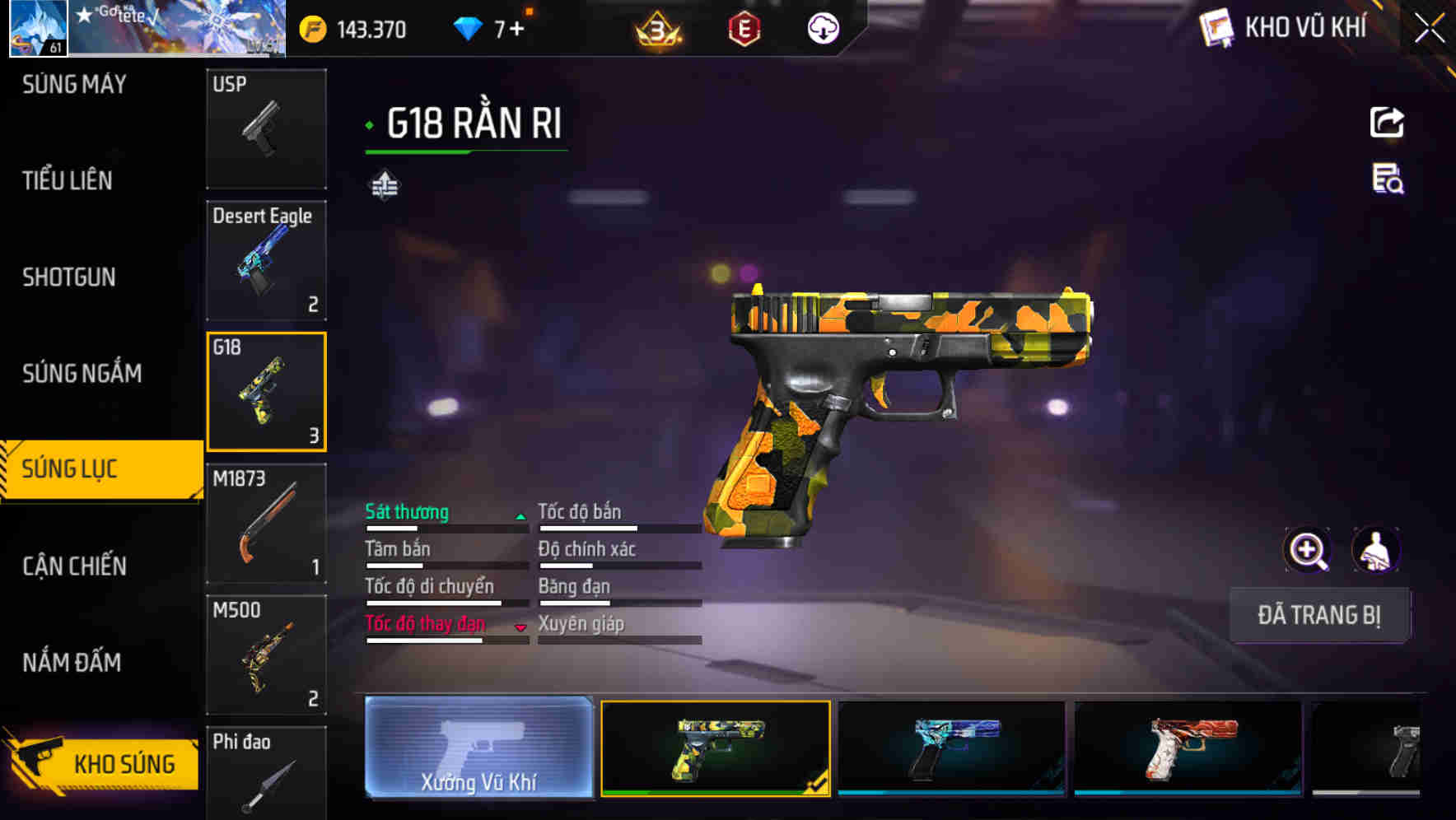Screen dimensions: 1456x820
Task: Zoom the G18 using the magnifier icon
Action: pyautogui.click(x=1308, y=549)
